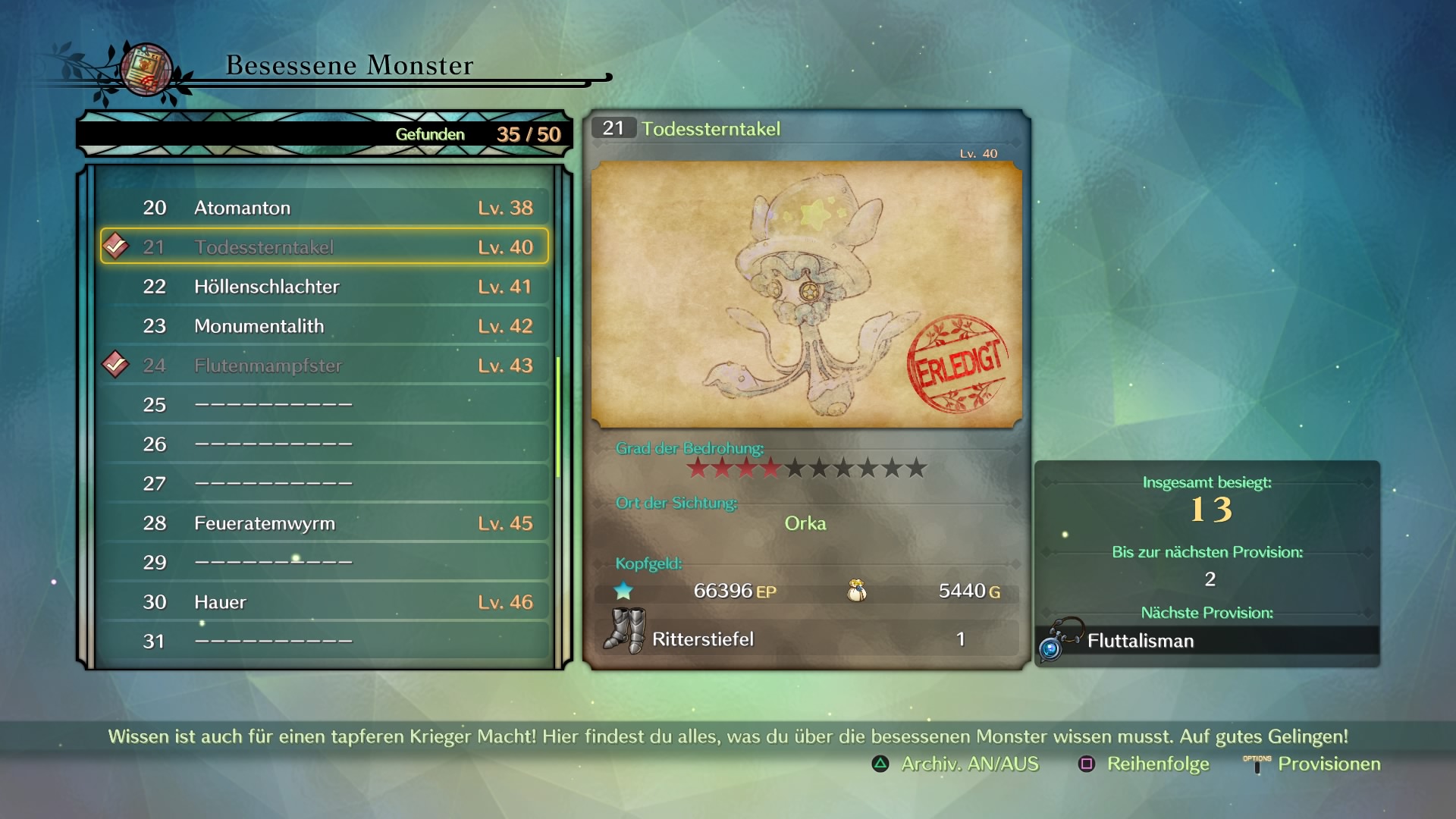Choose unknown monster entry 29

[x=325, y=563]
